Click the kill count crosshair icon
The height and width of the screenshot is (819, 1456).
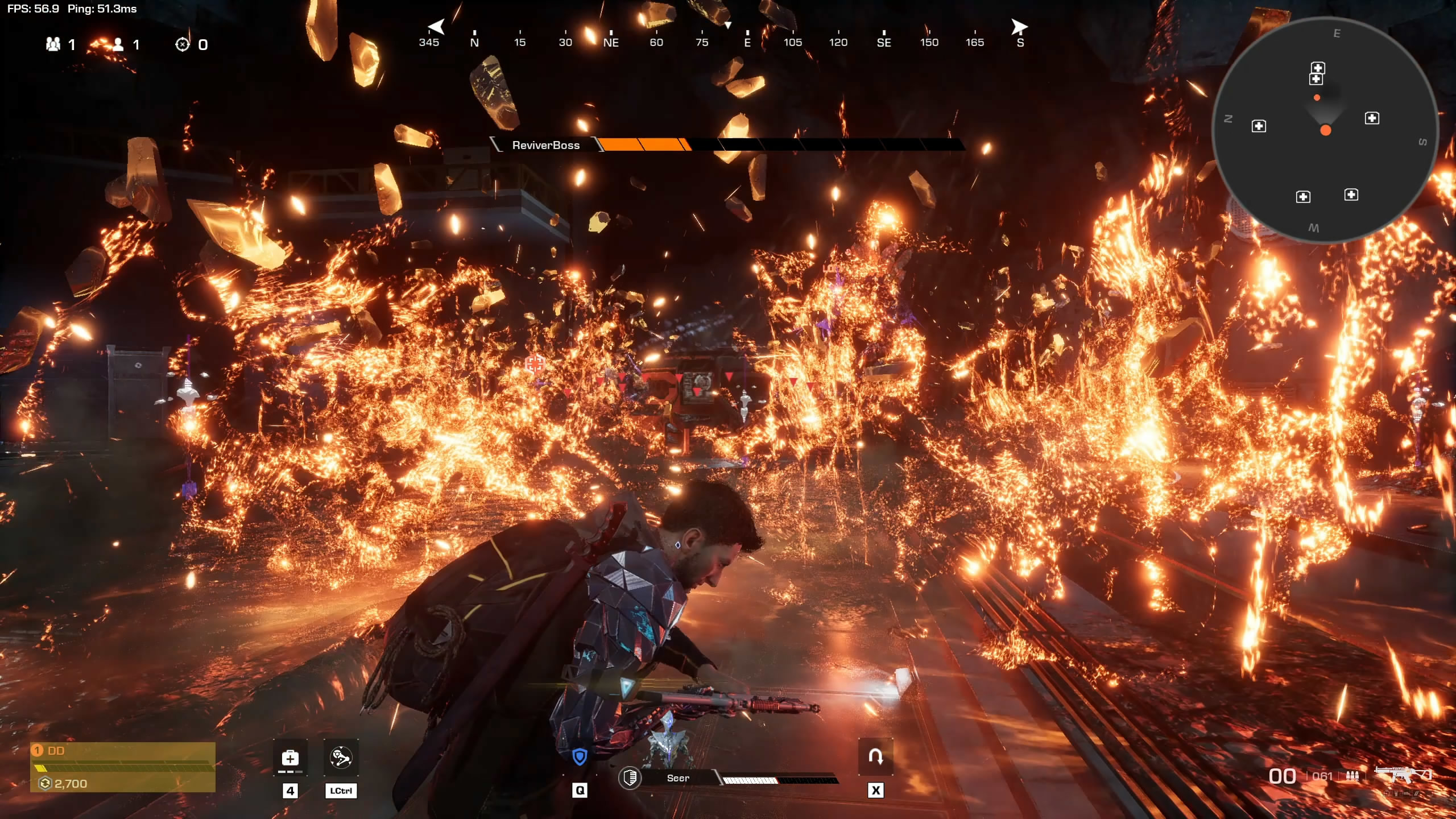click(182, 44)
